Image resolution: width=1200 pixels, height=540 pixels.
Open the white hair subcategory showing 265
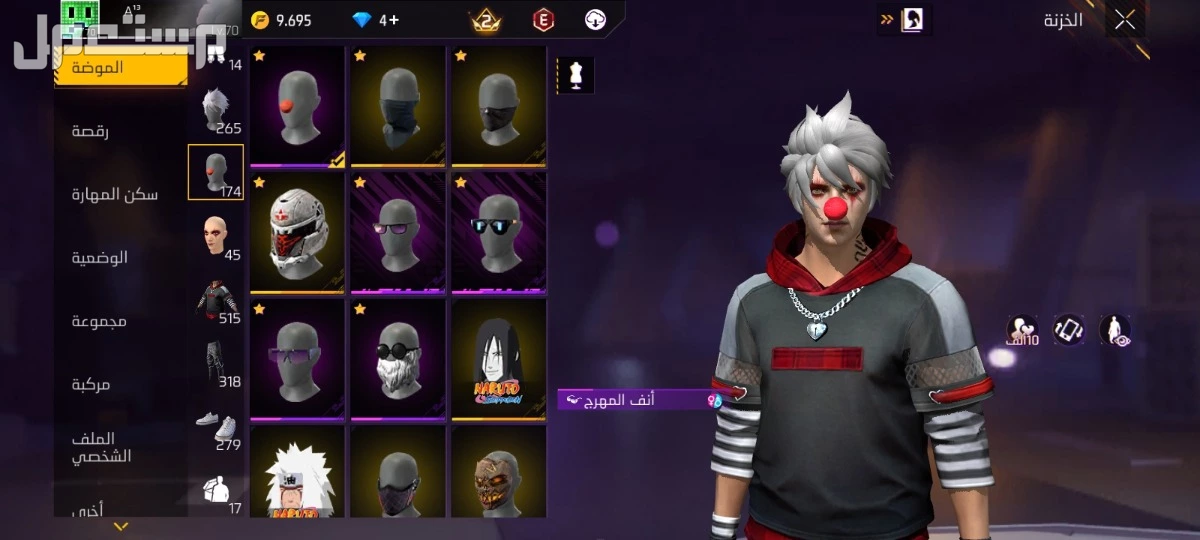(216, 111)
